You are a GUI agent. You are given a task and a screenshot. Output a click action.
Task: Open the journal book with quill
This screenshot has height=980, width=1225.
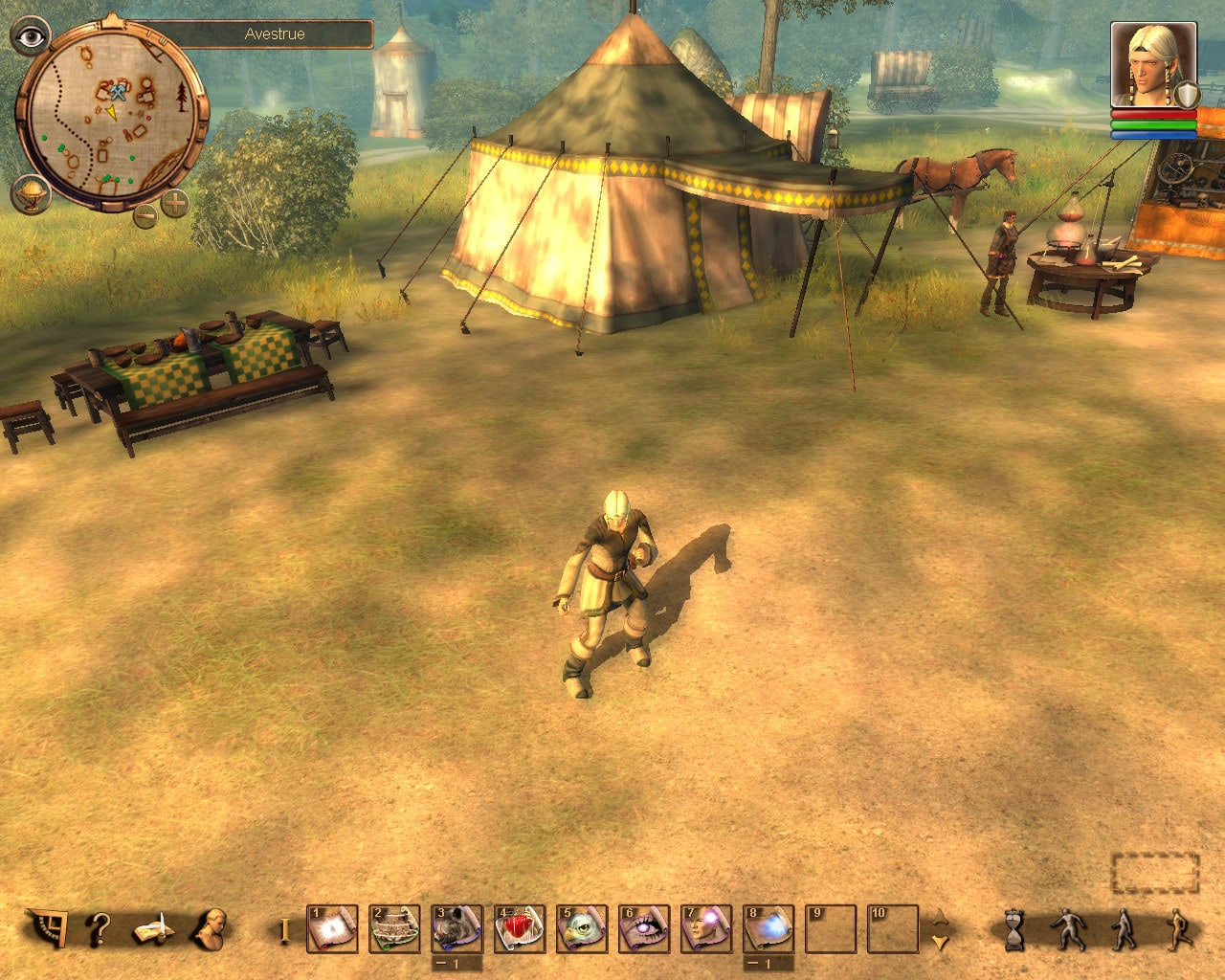pyautogui.click(x=153, y=928)
